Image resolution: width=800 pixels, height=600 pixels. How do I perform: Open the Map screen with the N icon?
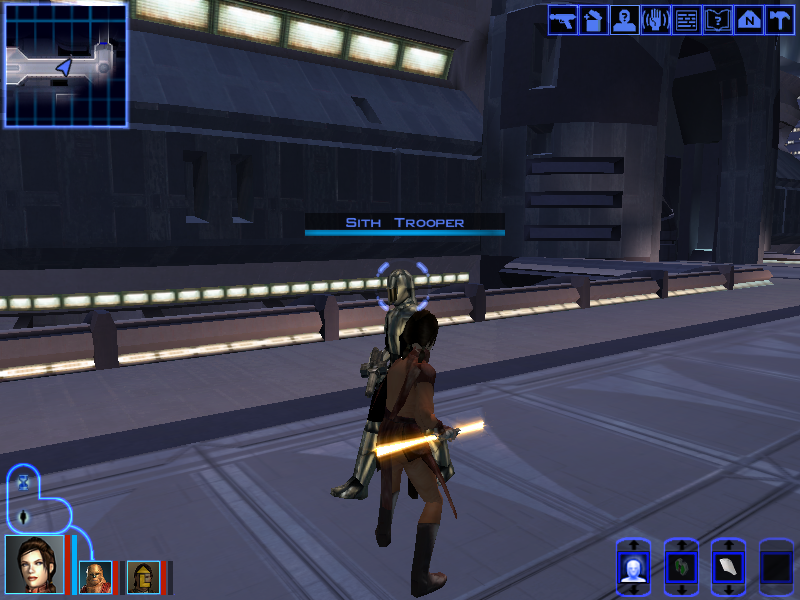click(749, 20)
